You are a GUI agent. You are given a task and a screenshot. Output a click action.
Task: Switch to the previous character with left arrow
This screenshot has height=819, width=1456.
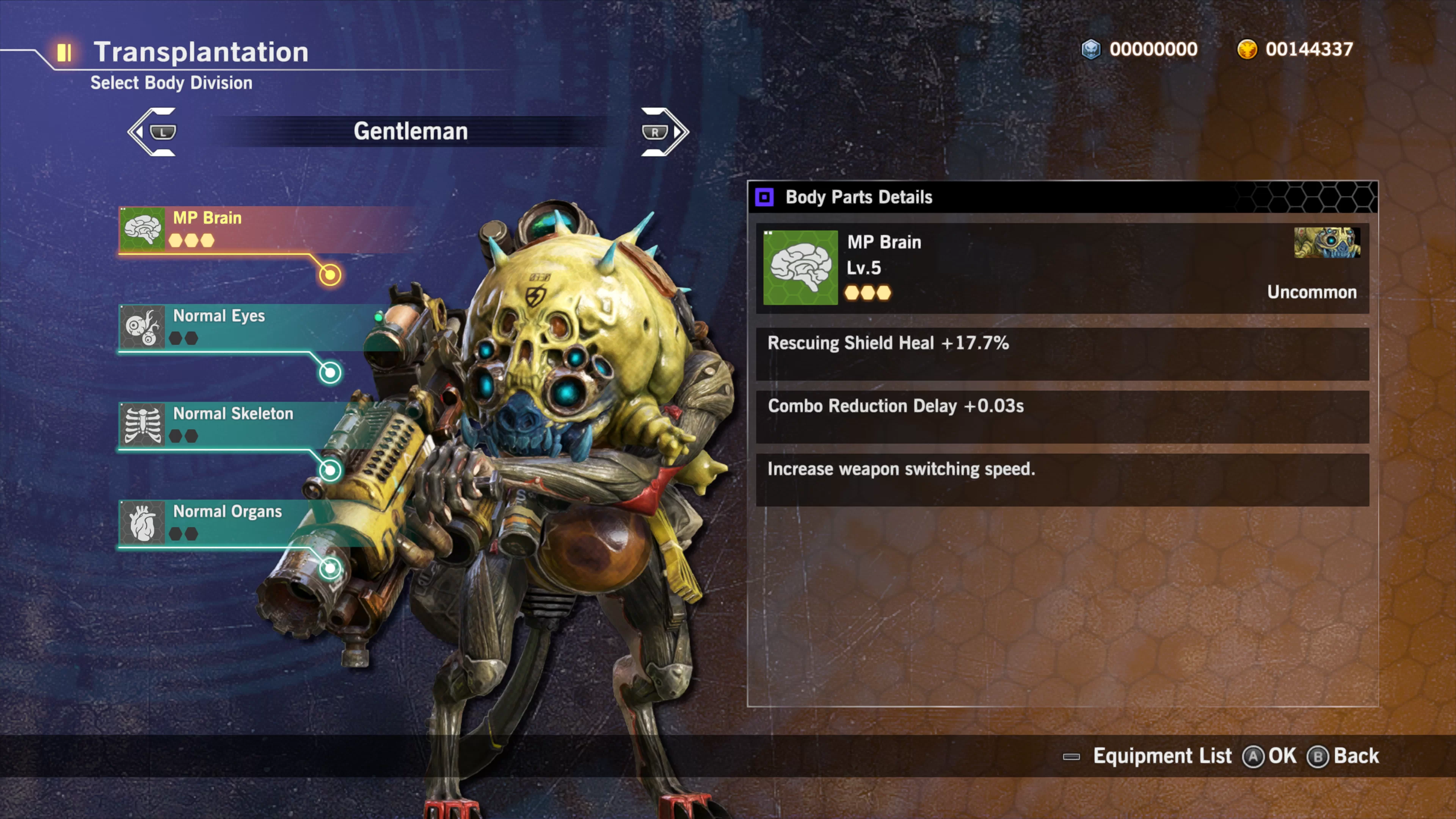point(152,132)
